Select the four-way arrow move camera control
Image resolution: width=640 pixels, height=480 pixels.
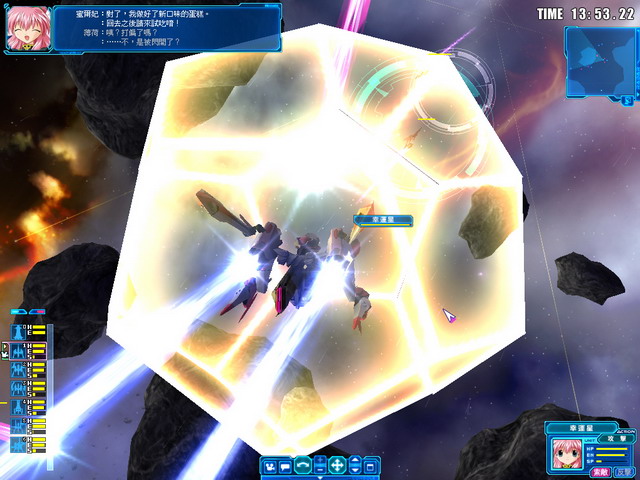click(337, 465)
